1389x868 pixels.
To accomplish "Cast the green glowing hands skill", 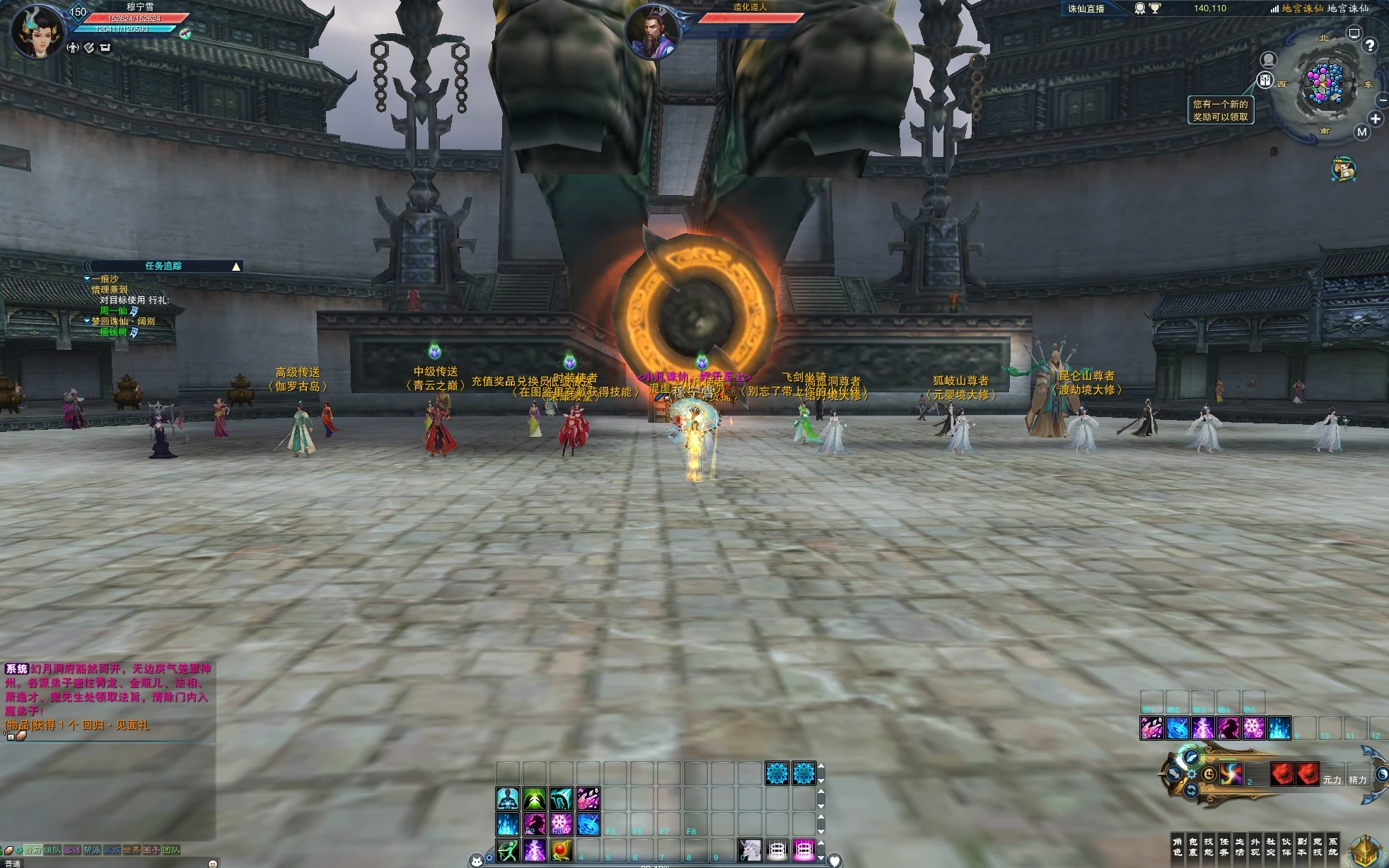I will [x=534, y=799].
